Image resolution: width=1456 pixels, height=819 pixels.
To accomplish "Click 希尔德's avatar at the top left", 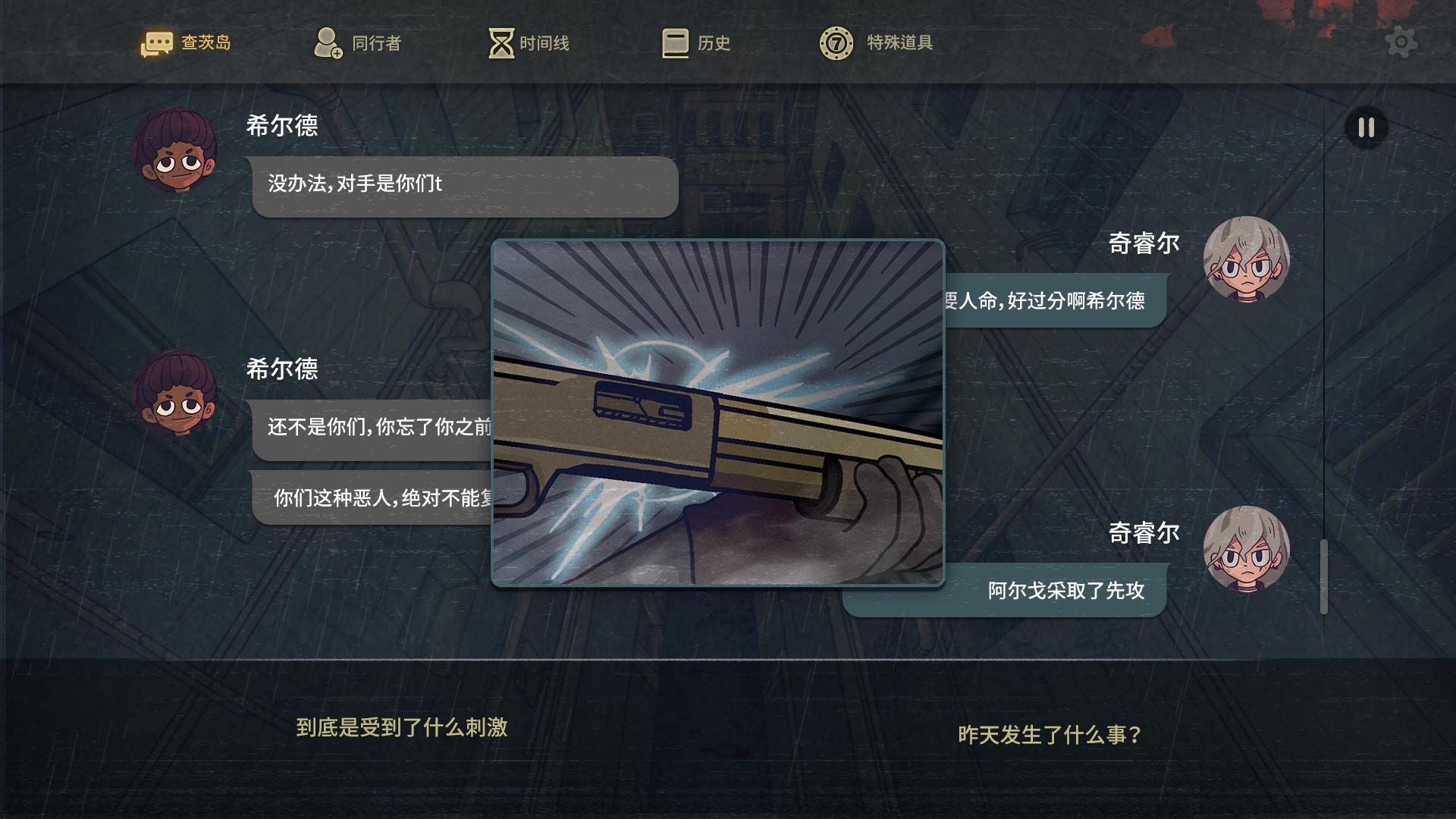I will click(176, 150).
